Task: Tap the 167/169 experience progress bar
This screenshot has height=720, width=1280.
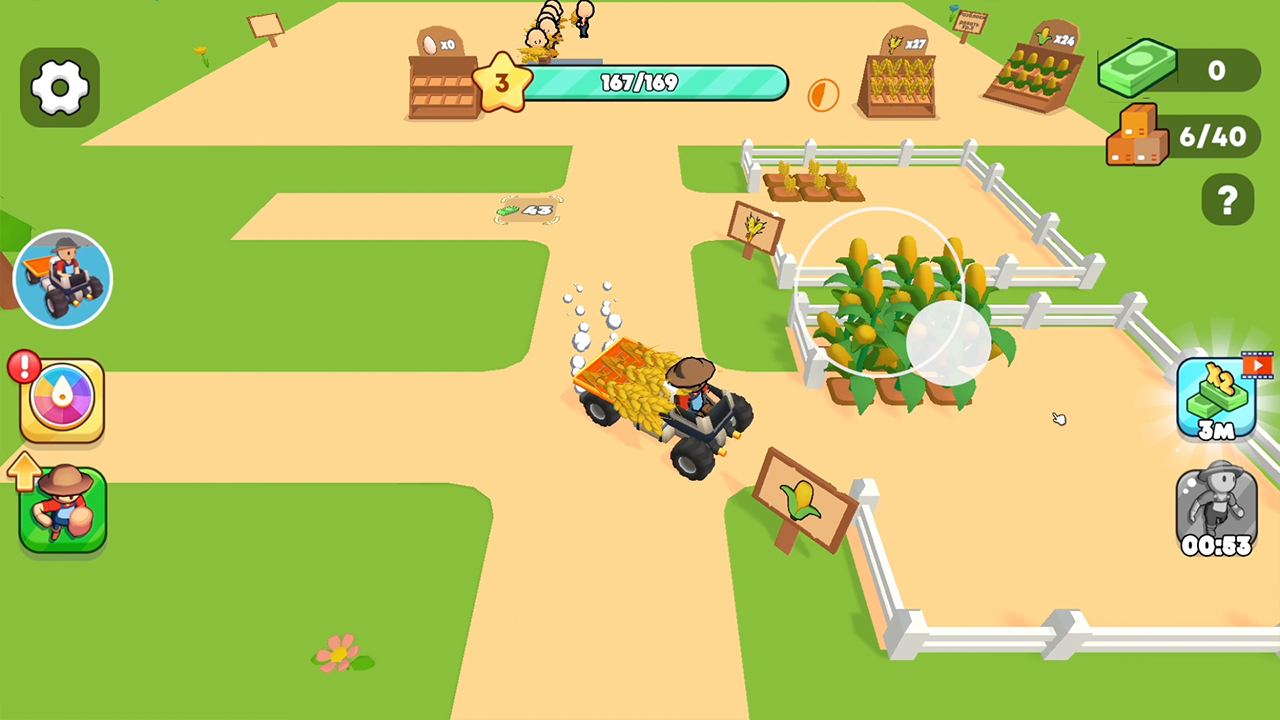Action: (x=660, y=84)
